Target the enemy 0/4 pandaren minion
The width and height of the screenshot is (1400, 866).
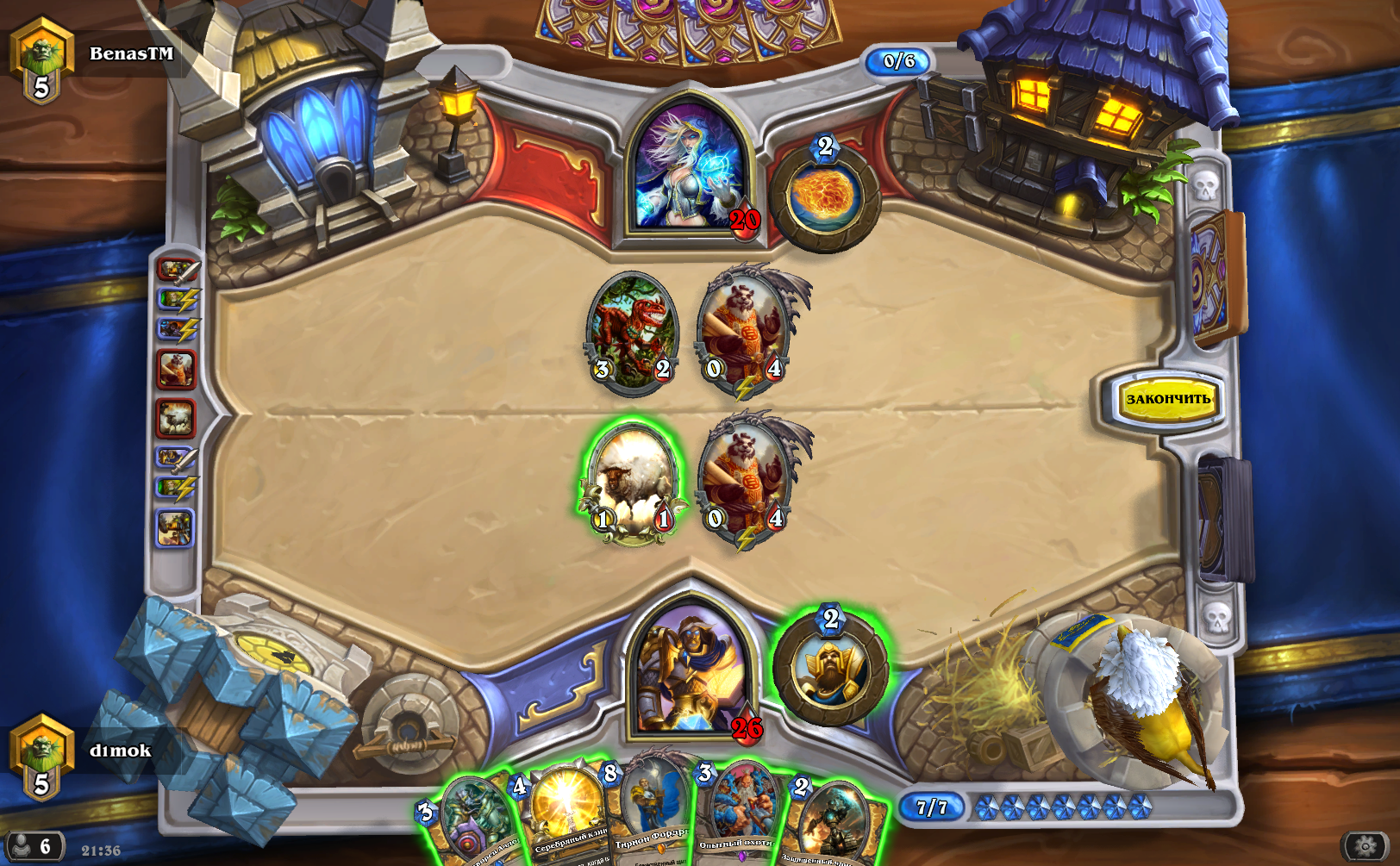coord(744,330)
